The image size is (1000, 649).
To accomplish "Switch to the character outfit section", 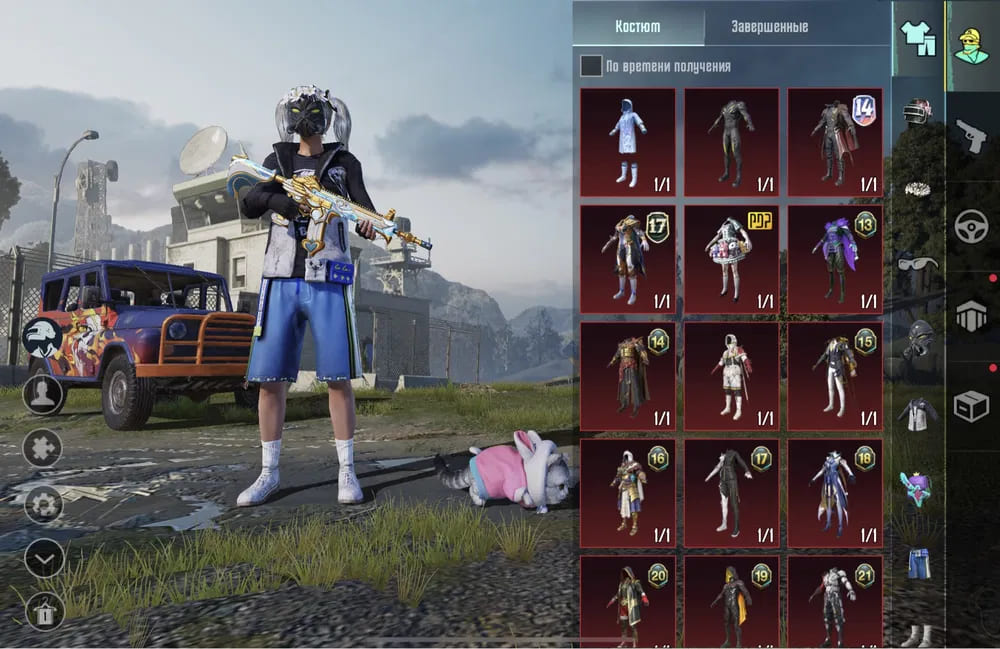I will click(x=971, y=45).
